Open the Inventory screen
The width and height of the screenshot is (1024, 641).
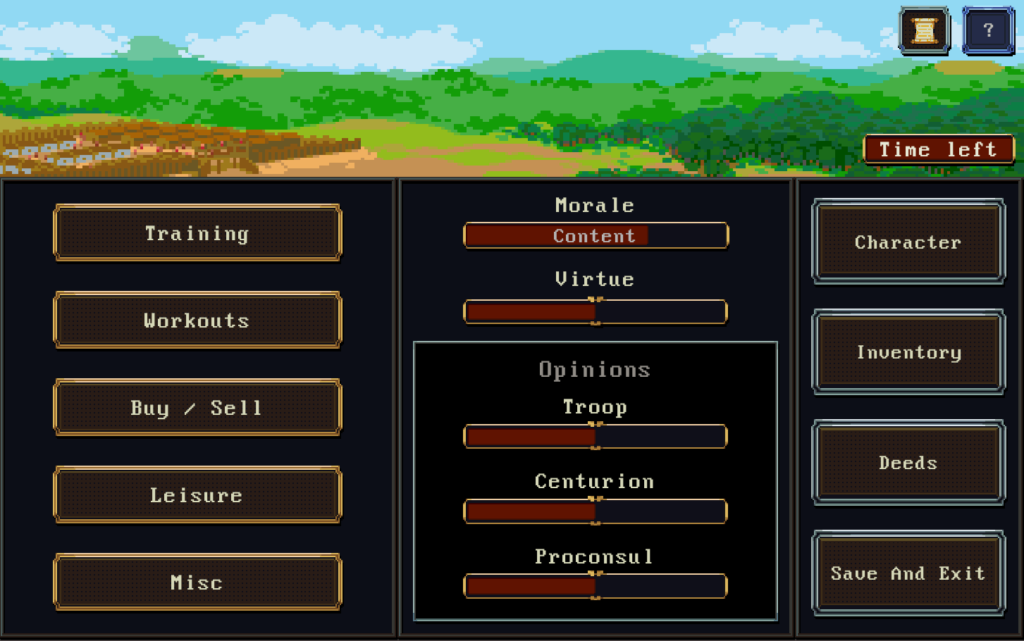[908, 352]
